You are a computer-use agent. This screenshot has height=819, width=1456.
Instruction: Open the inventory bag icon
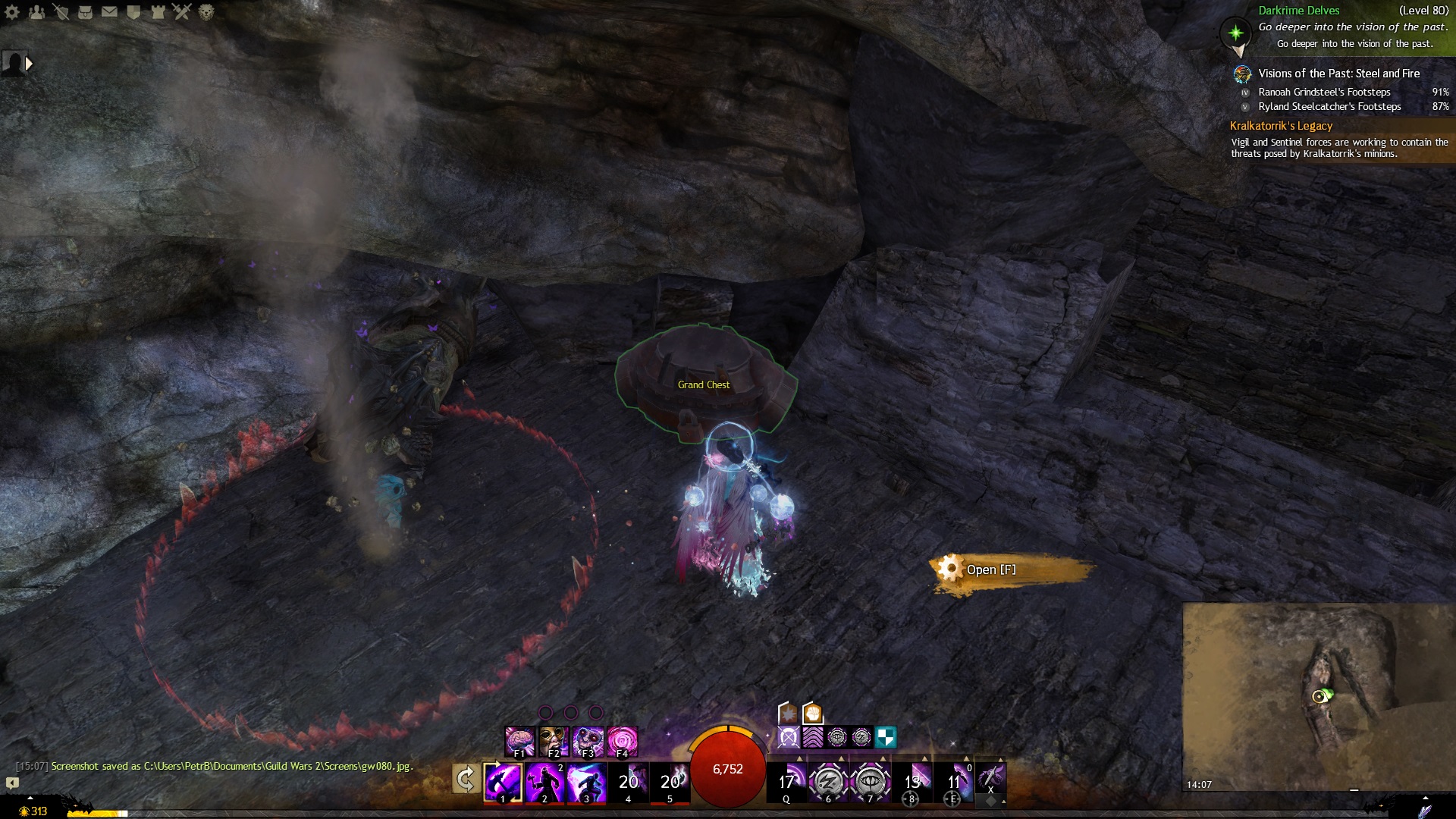tap(85, 11)
